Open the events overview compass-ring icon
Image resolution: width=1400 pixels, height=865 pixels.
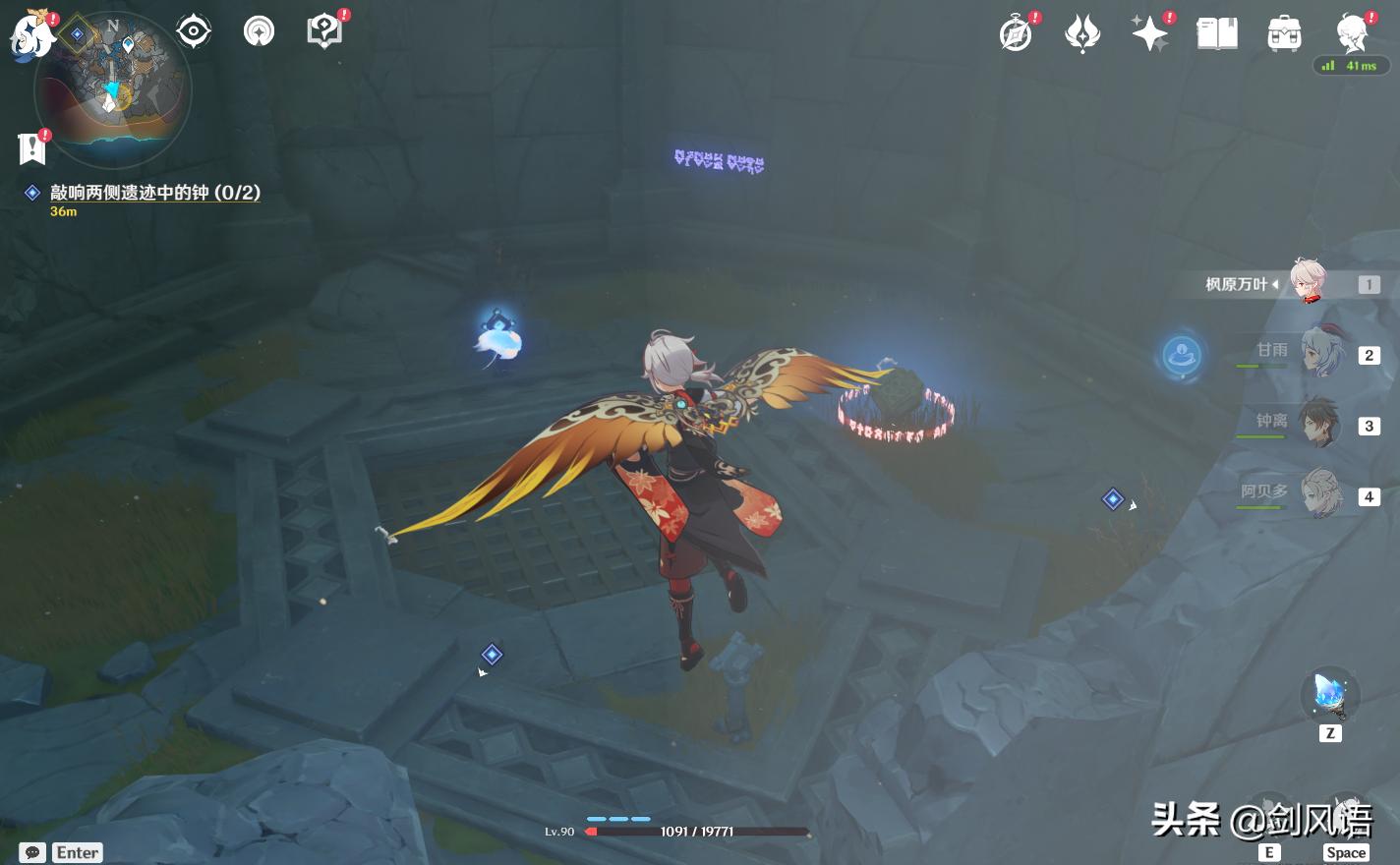coord(259,32)
